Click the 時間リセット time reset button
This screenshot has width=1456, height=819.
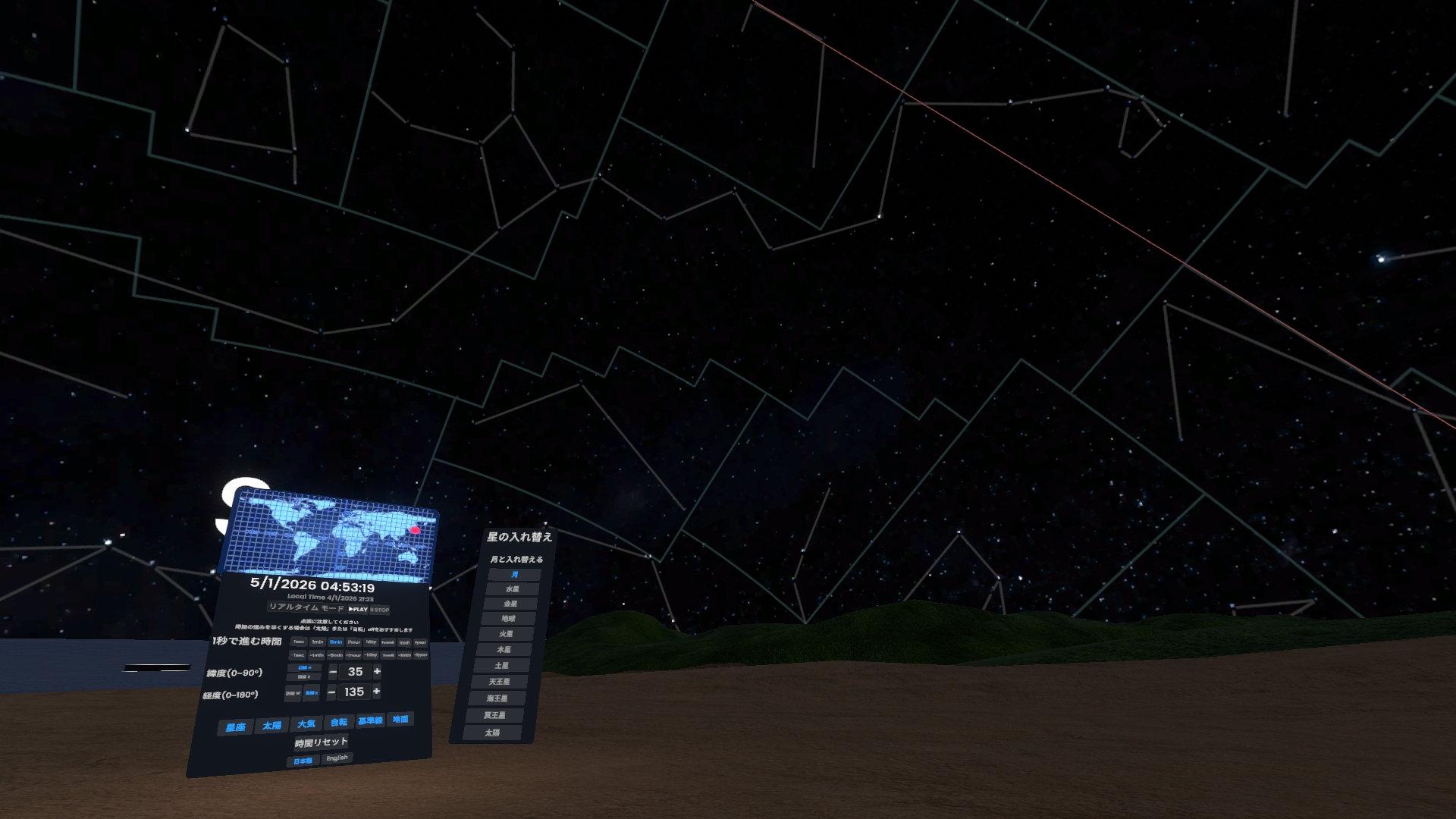tap(321, 742)
